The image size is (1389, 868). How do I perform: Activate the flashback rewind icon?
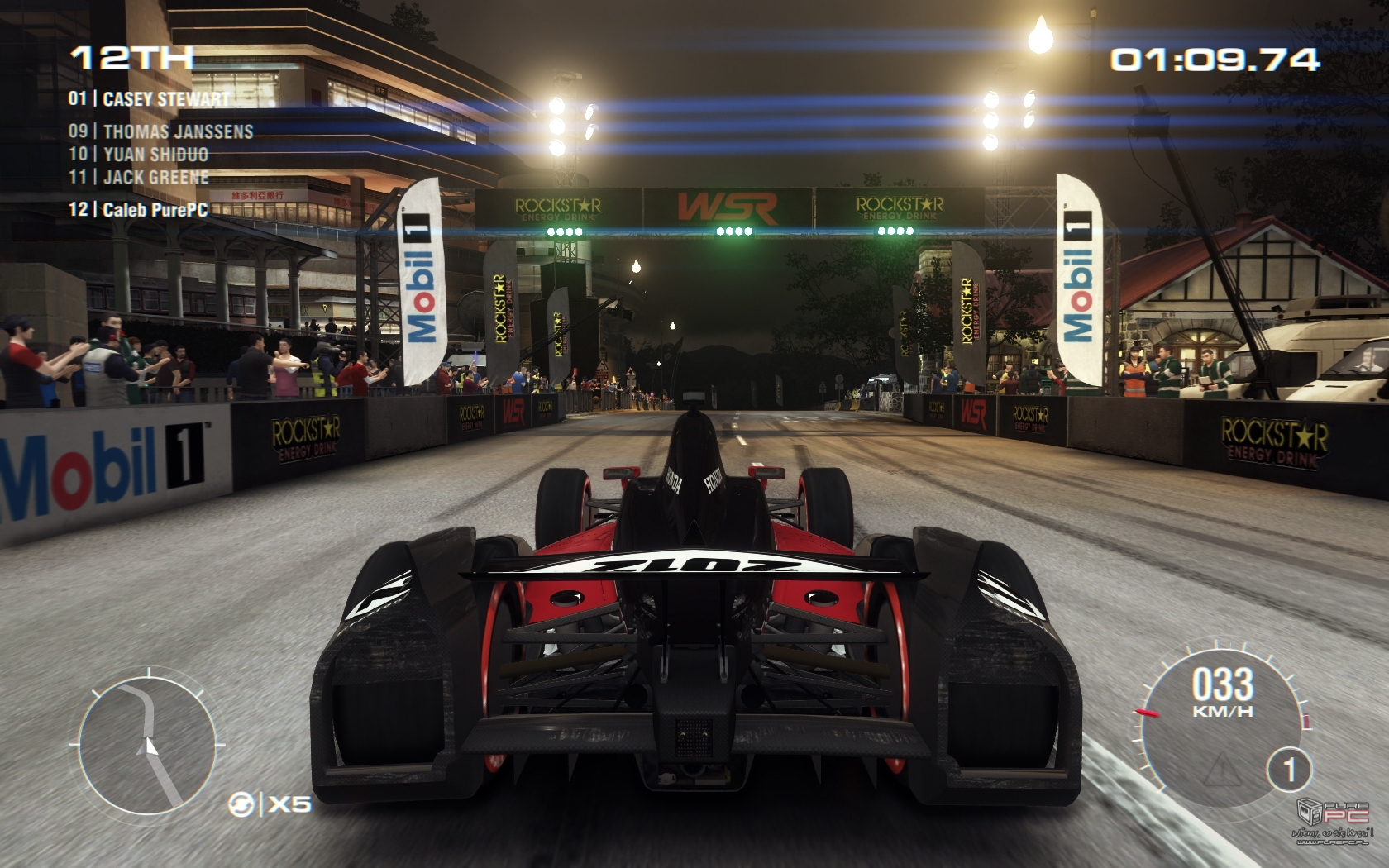[242, 803]
